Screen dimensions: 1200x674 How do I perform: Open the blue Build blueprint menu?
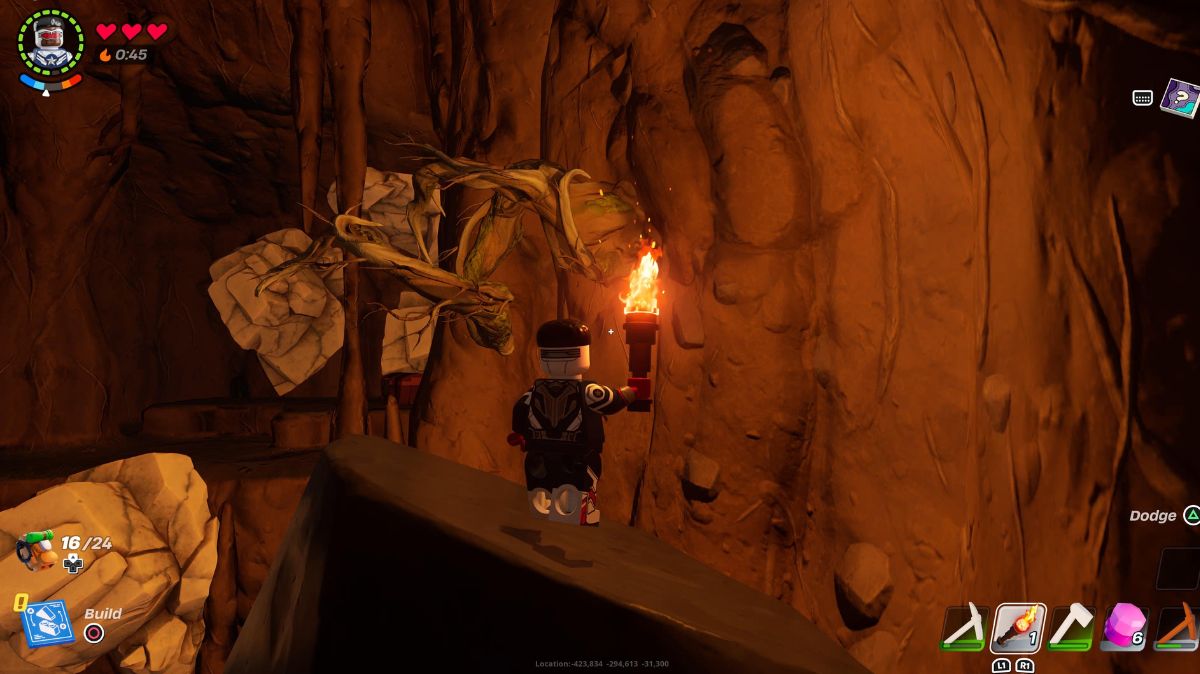[x=46, y=622]
